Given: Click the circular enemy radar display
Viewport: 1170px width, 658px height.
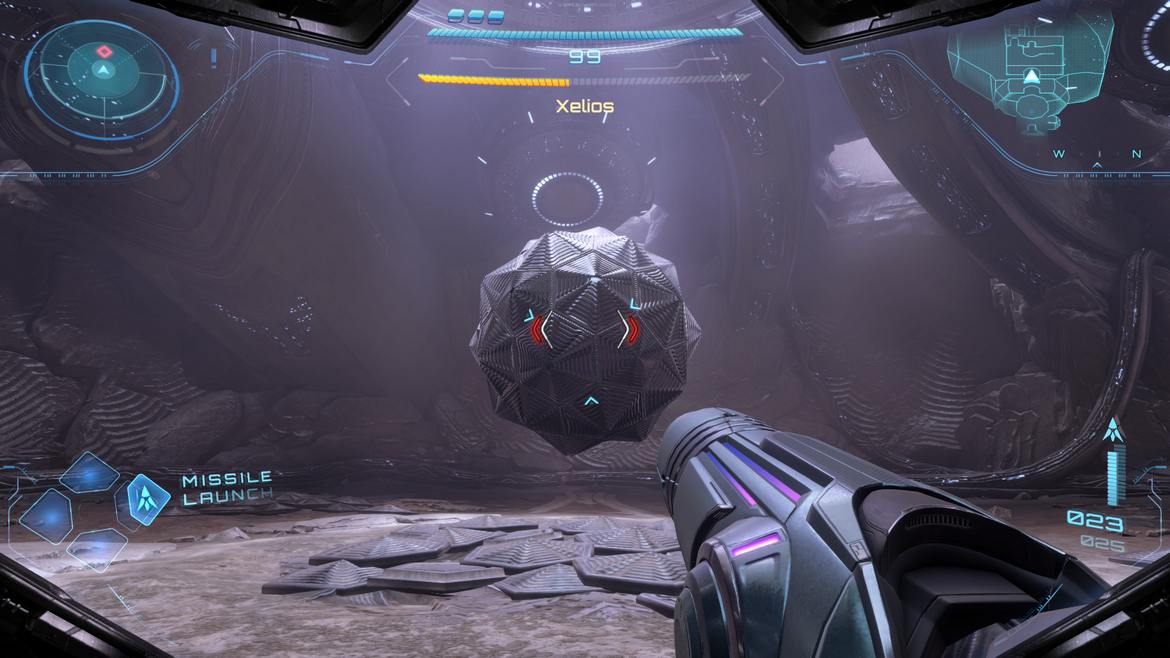Looking at the screenshot, I should click(102, 73).
